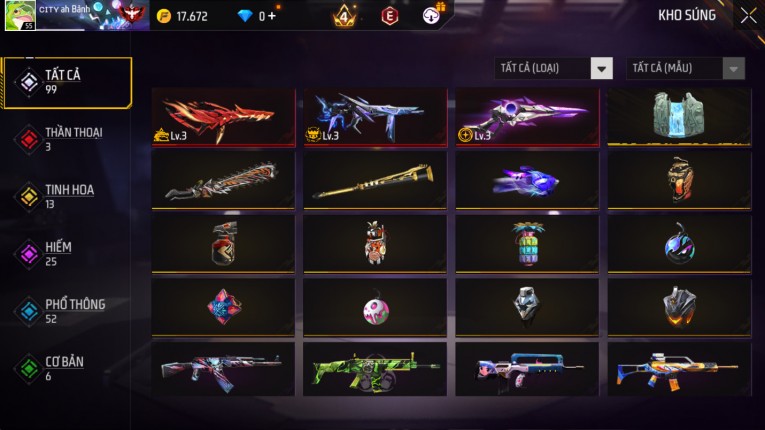This screenshot has height=430, width=765.
Task: Open the Tinh Hoa category
Action: (68, 196)
